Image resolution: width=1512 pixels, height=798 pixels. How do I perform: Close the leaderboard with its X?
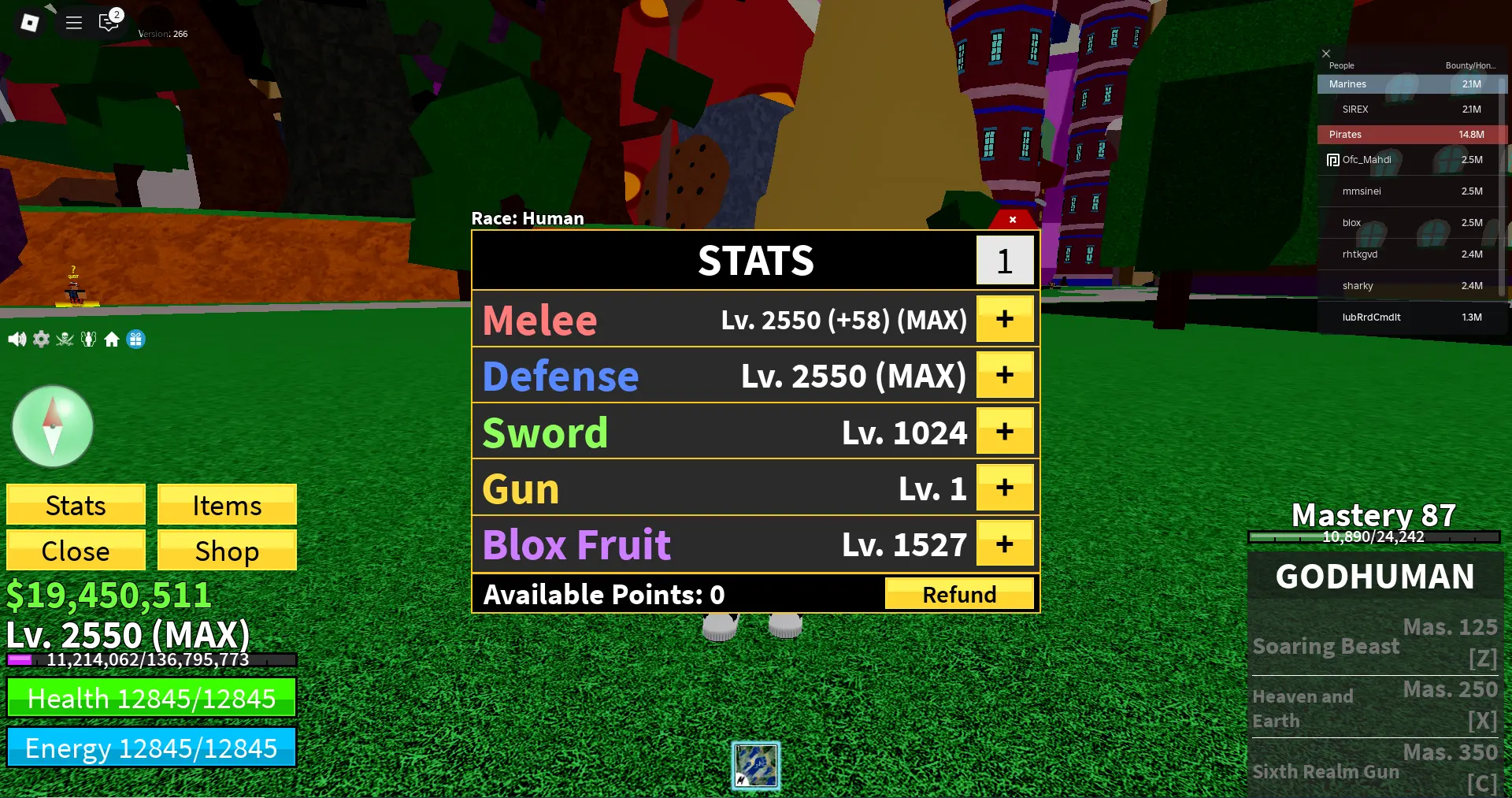point(1326,53)
